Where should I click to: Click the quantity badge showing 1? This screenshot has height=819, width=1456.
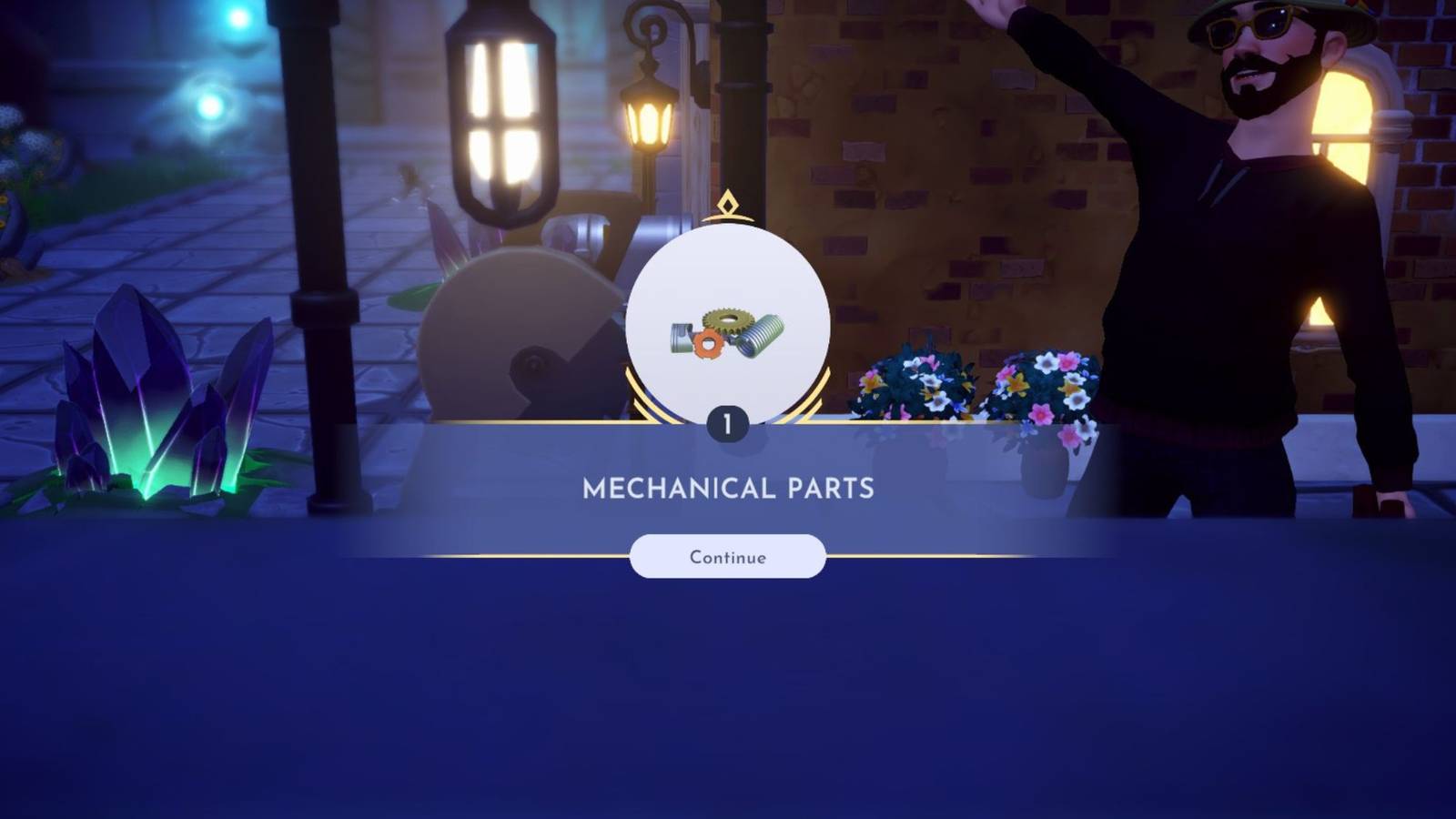pos(728,420)
